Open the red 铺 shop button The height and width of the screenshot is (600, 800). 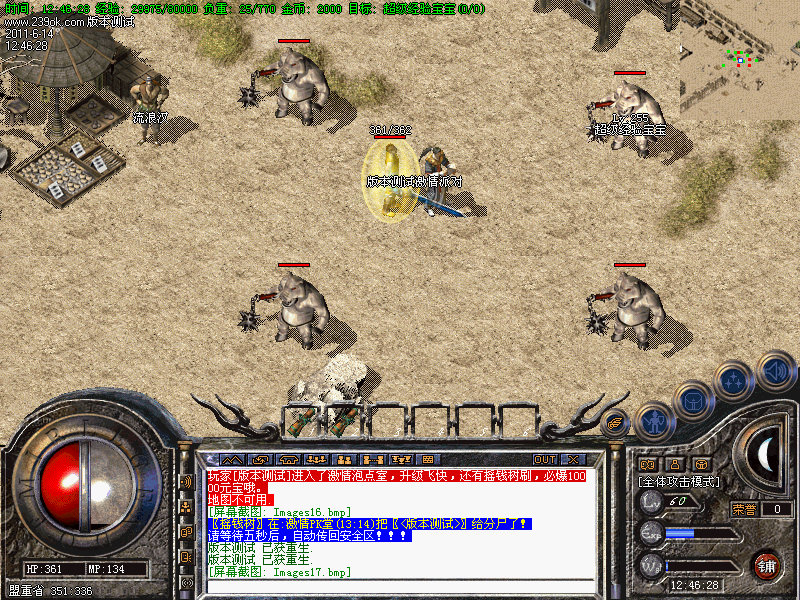(767, 564)
